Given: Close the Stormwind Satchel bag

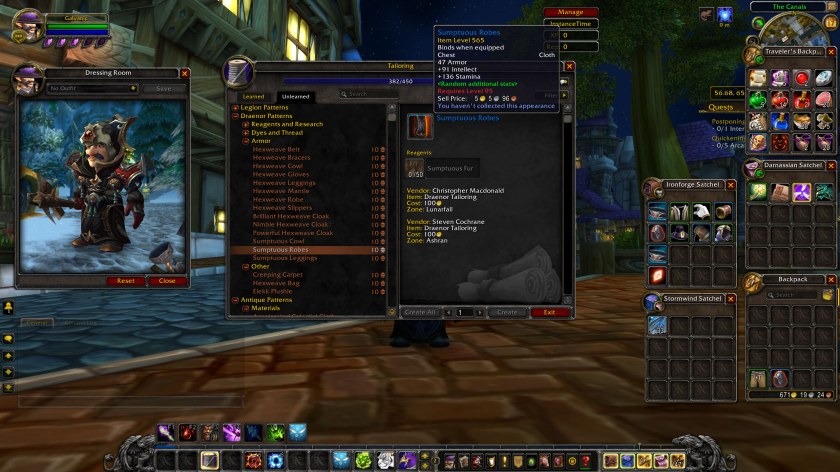Looking at the screenshot, I should pos(731,298).
